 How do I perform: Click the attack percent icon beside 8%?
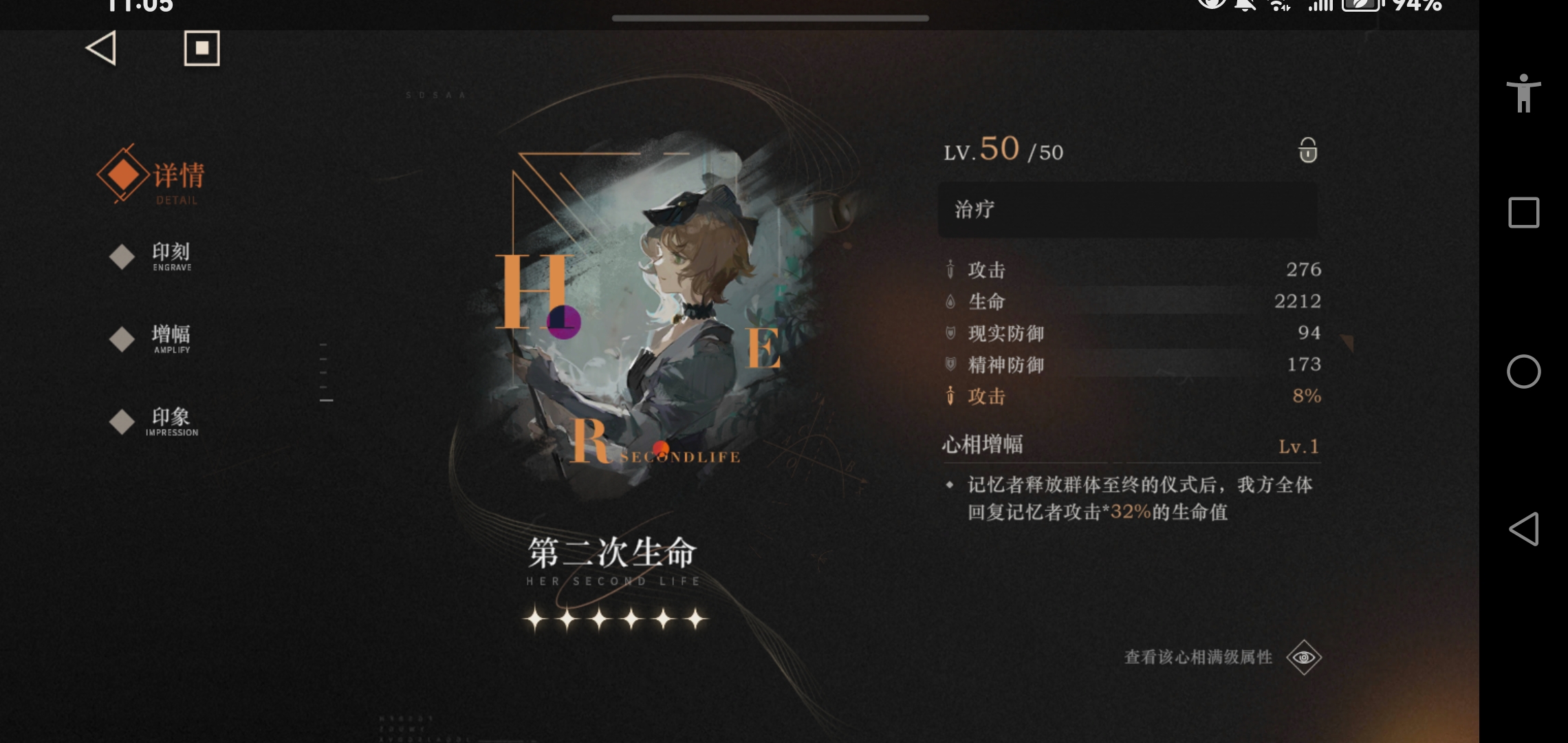[x=951, y=396]
